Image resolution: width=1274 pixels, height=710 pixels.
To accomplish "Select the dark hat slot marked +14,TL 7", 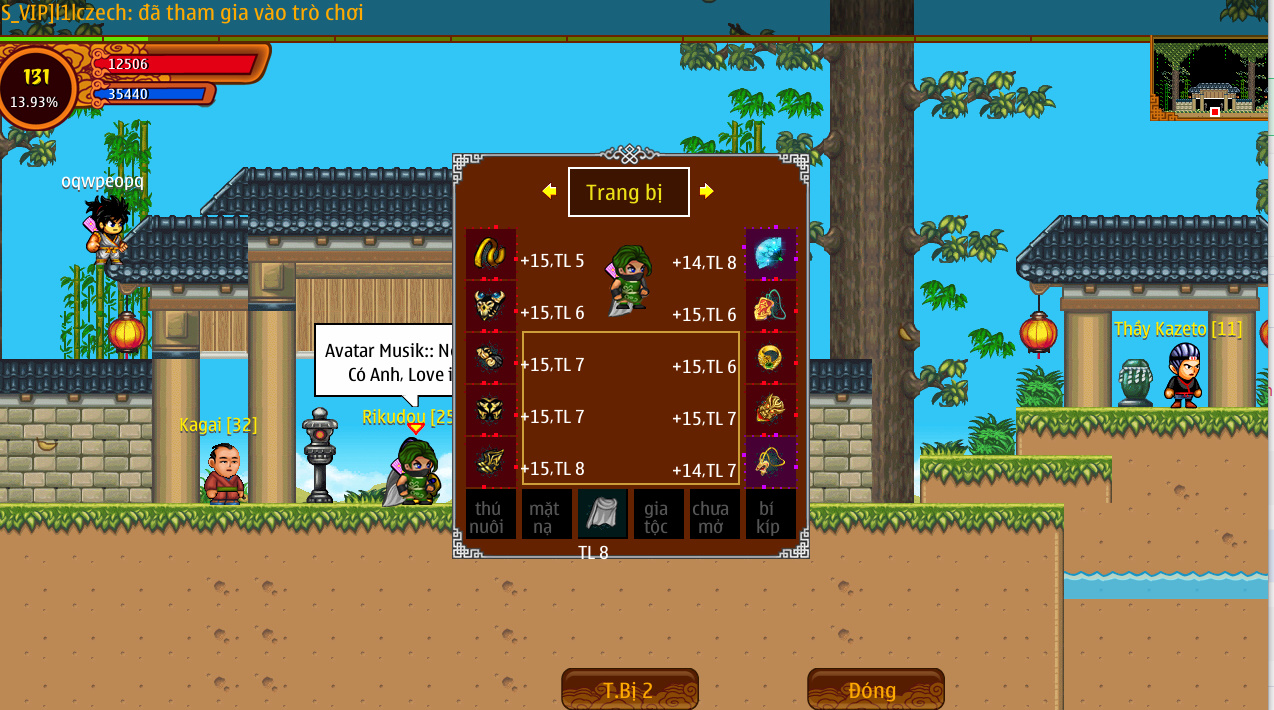I will coord(771,462).
